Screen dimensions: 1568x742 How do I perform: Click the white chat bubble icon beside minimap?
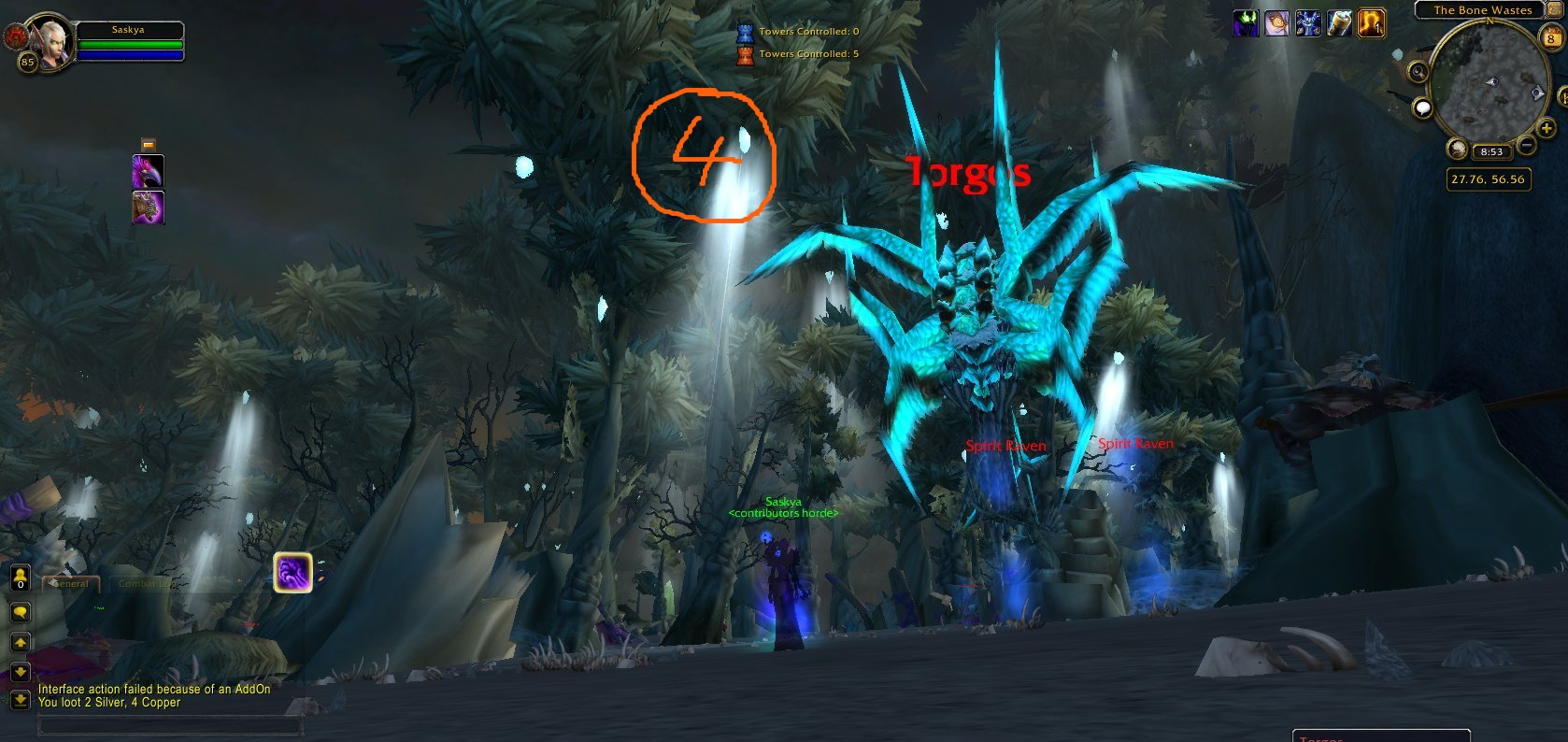(x=1422, y=107)
